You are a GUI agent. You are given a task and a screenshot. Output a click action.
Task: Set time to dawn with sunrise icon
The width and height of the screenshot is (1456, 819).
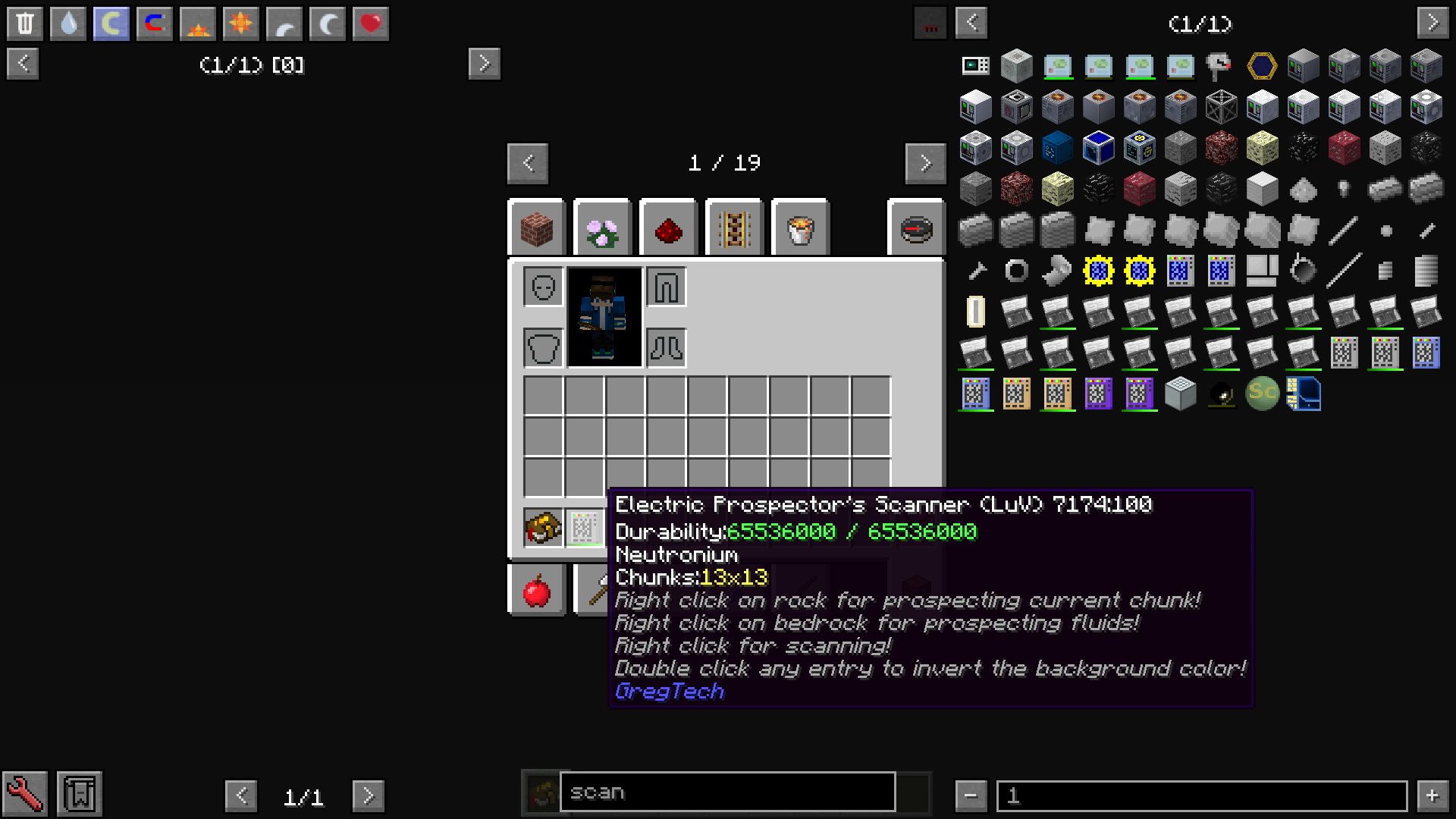tap(196, 24)
